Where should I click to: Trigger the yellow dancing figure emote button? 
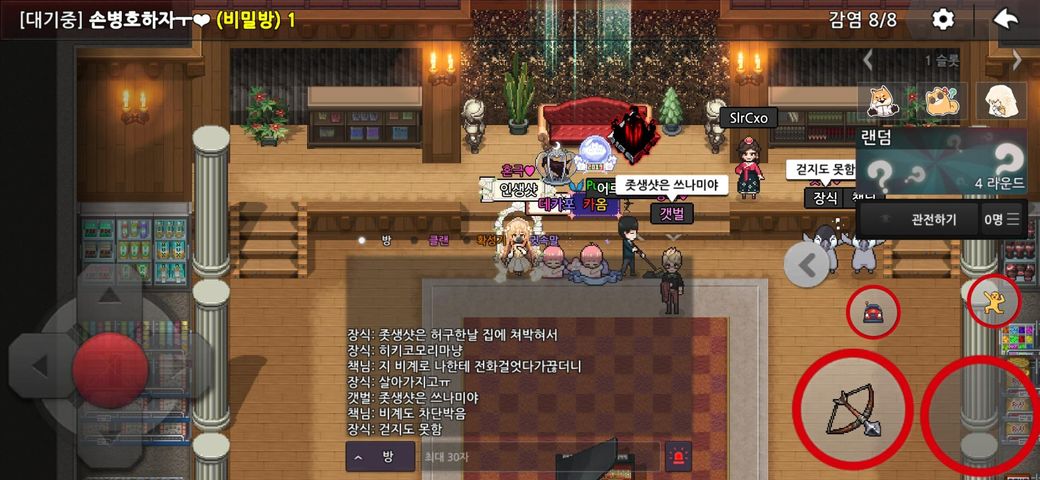(x=994, y=300)
